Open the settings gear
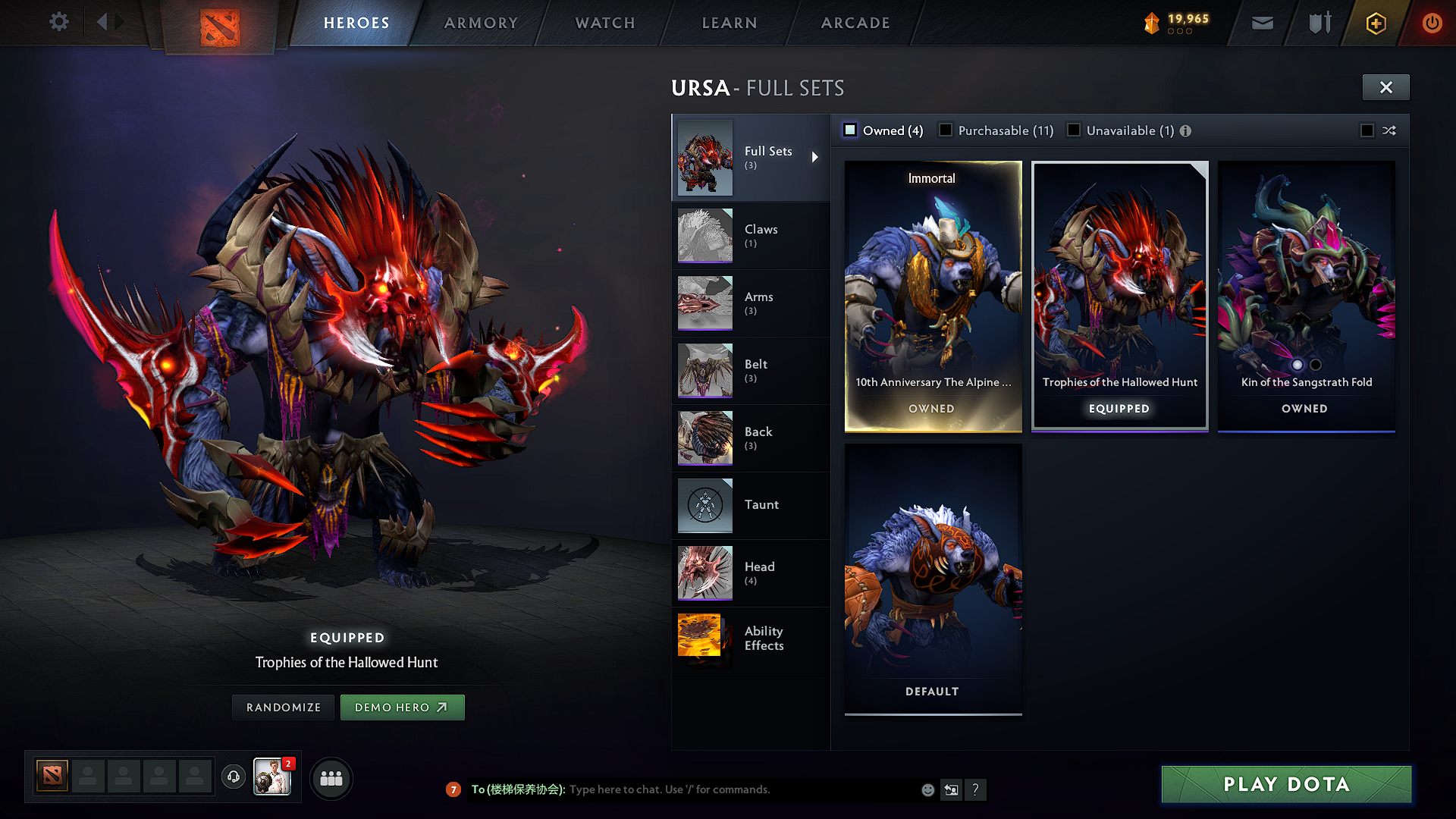This screenshot has height=819, width=1456. click(59, 21)
